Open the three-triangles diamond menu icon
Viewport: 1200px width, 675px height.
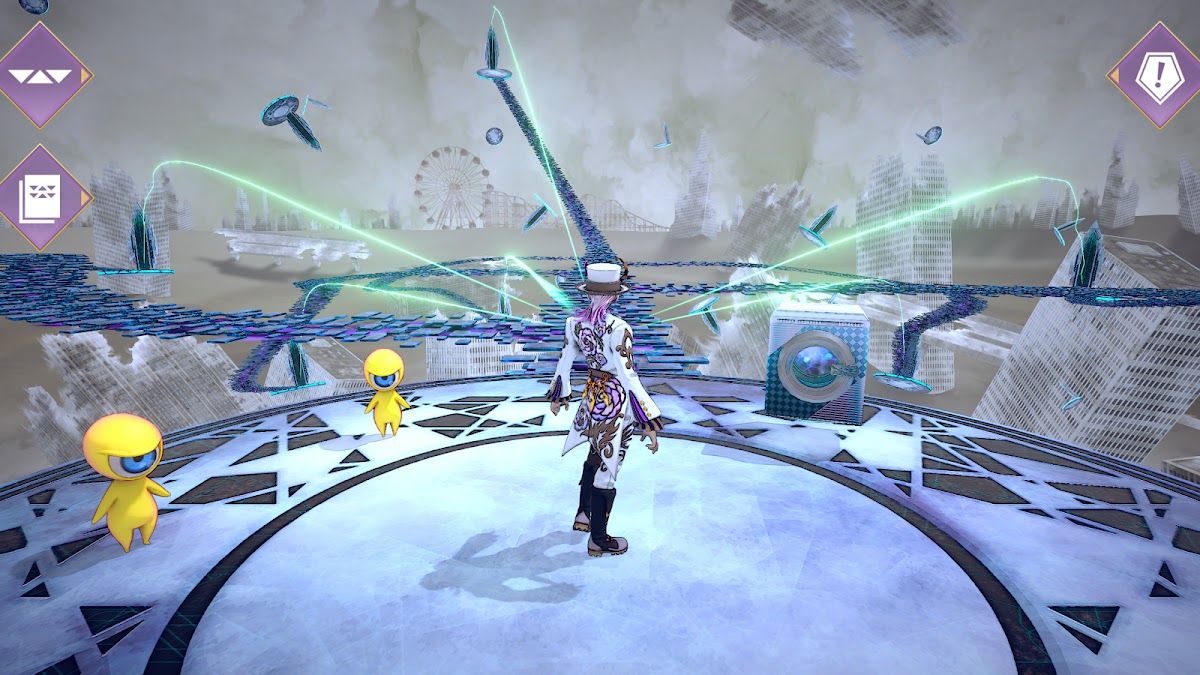point(40,75)
